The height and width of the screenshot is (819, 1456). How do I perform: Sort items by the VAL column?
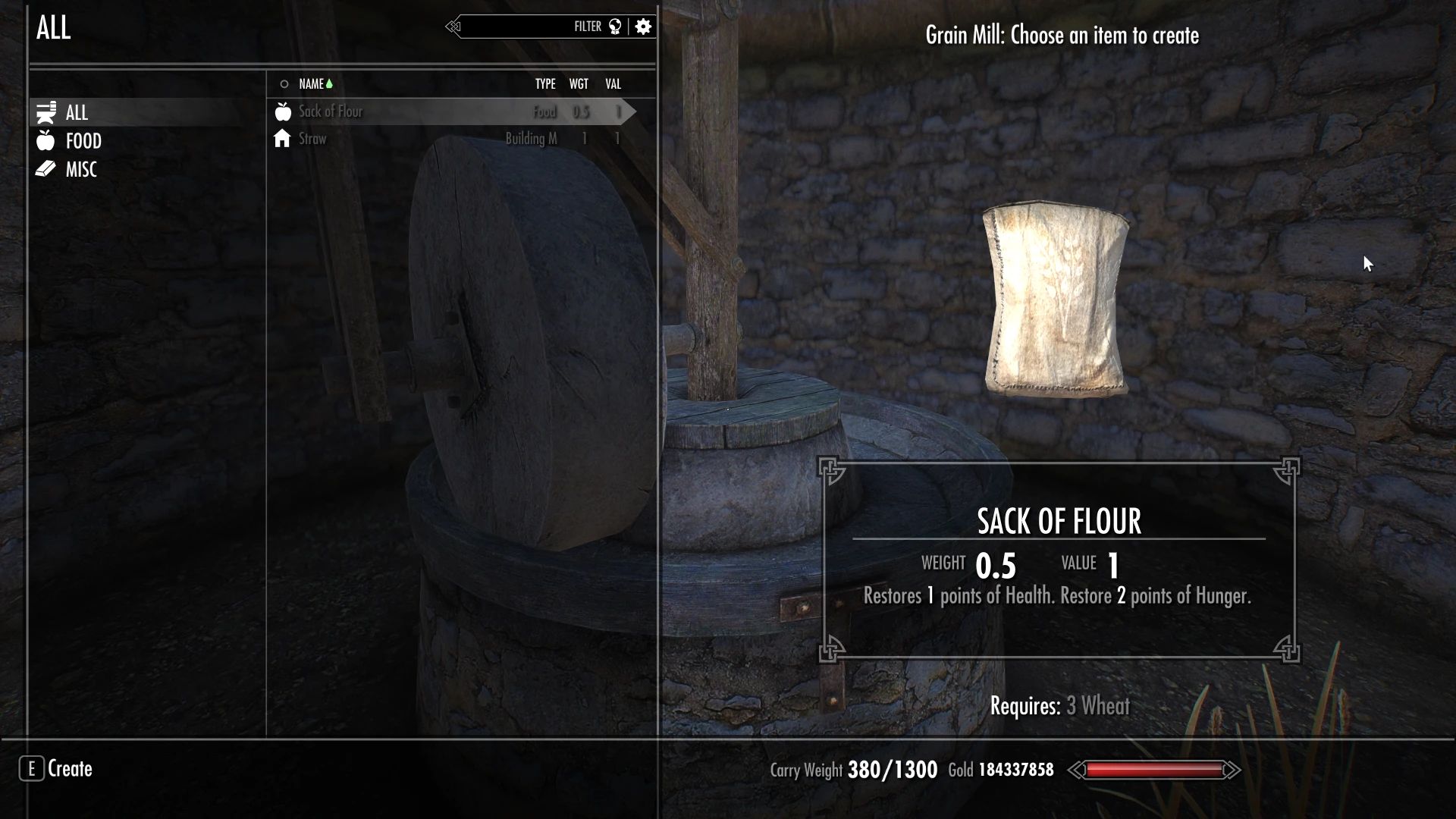click(x=612, y=83)
